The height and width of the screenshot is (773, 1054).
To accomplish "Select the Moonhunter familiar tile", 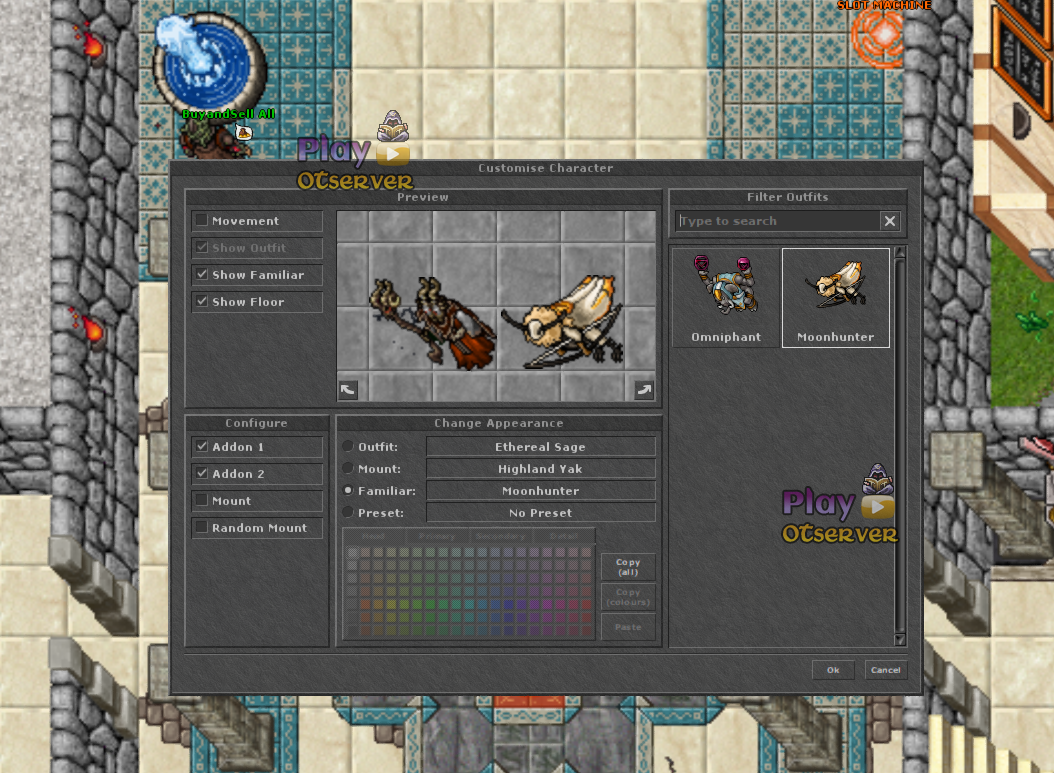I will (x=835, y=298).
